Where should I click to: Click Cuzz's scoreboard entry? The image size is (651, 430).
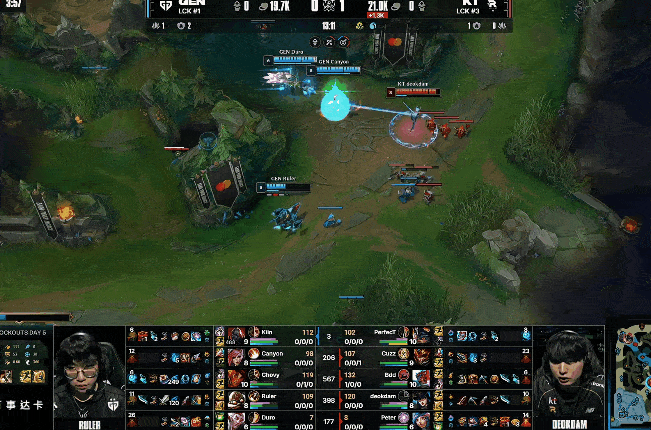tap(385, 354)
